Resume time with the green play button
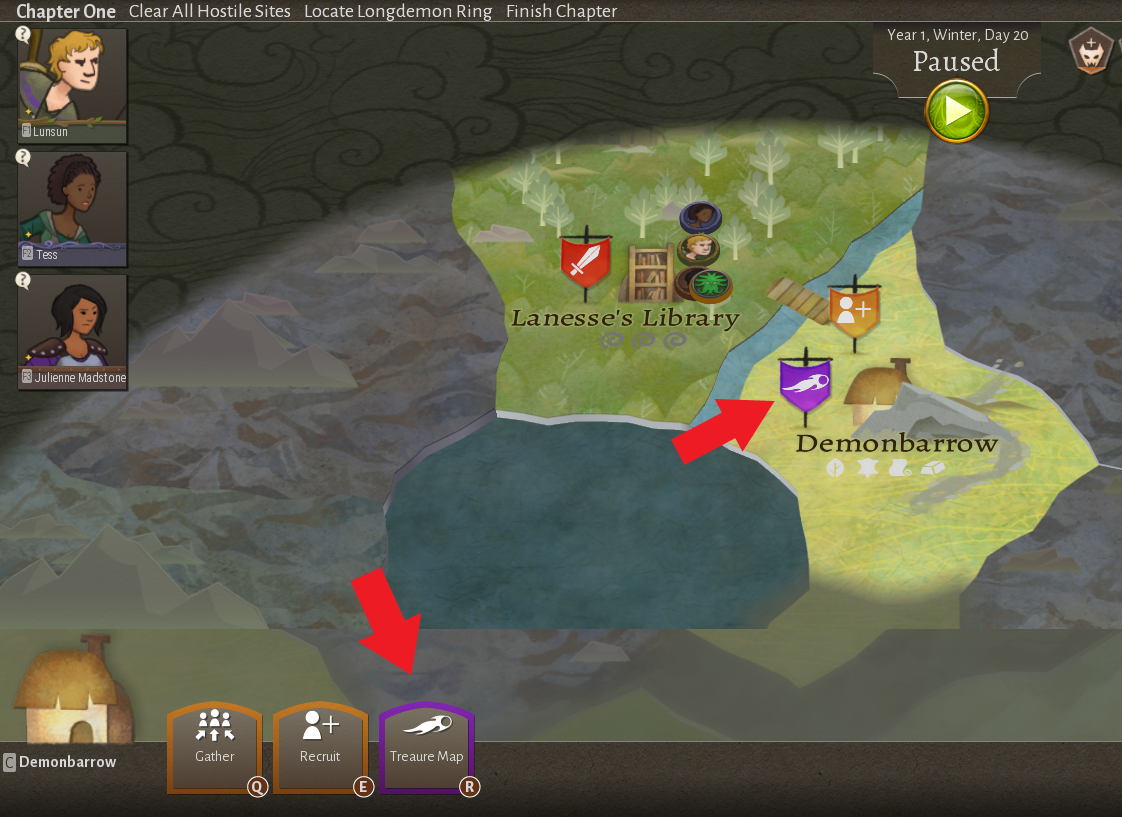1122x817 pixels. pyautogui.click(x=956, y=110)
